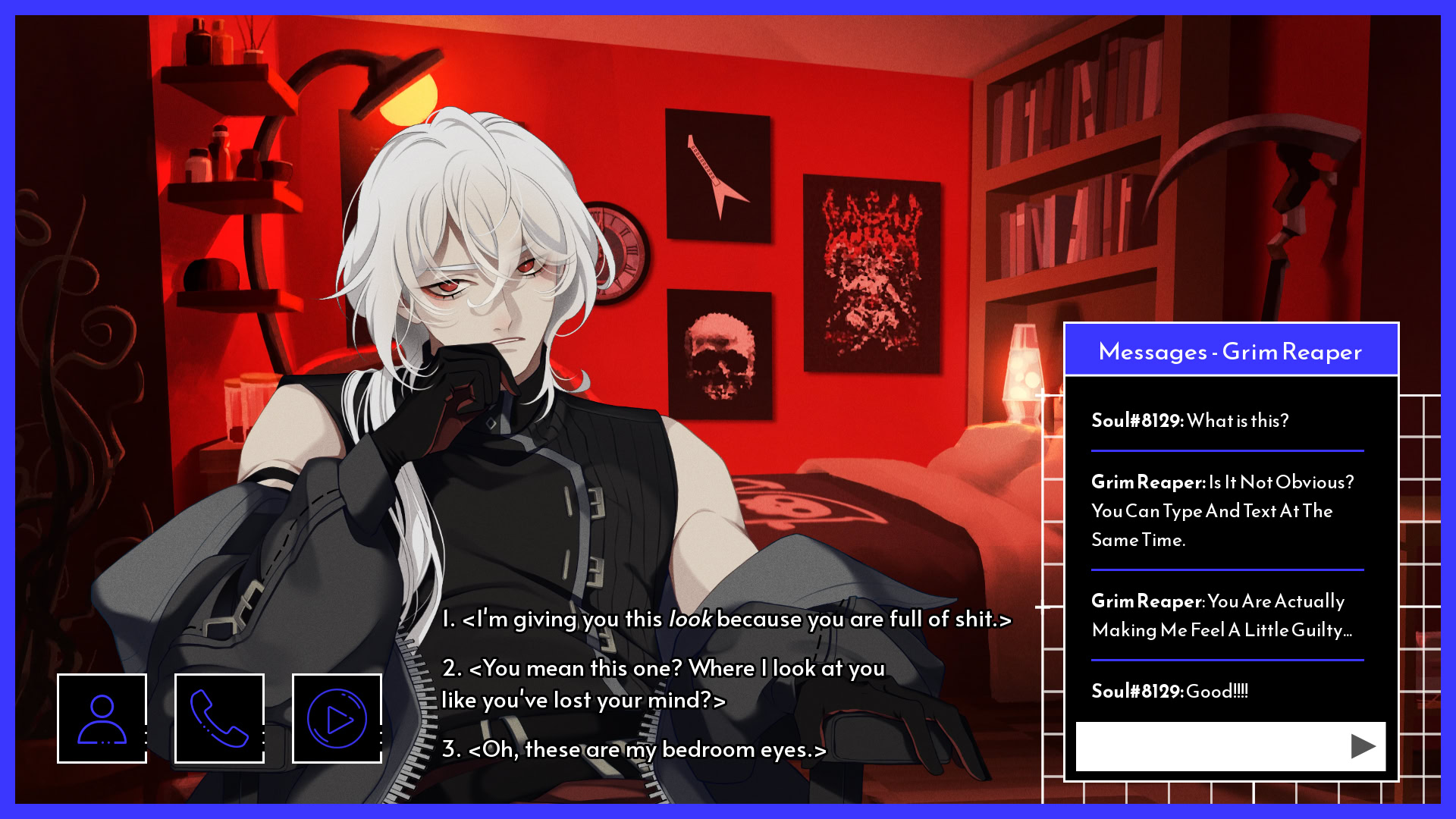Click Grim Reaper's "Is It Not Obvious?" message

1222,511
